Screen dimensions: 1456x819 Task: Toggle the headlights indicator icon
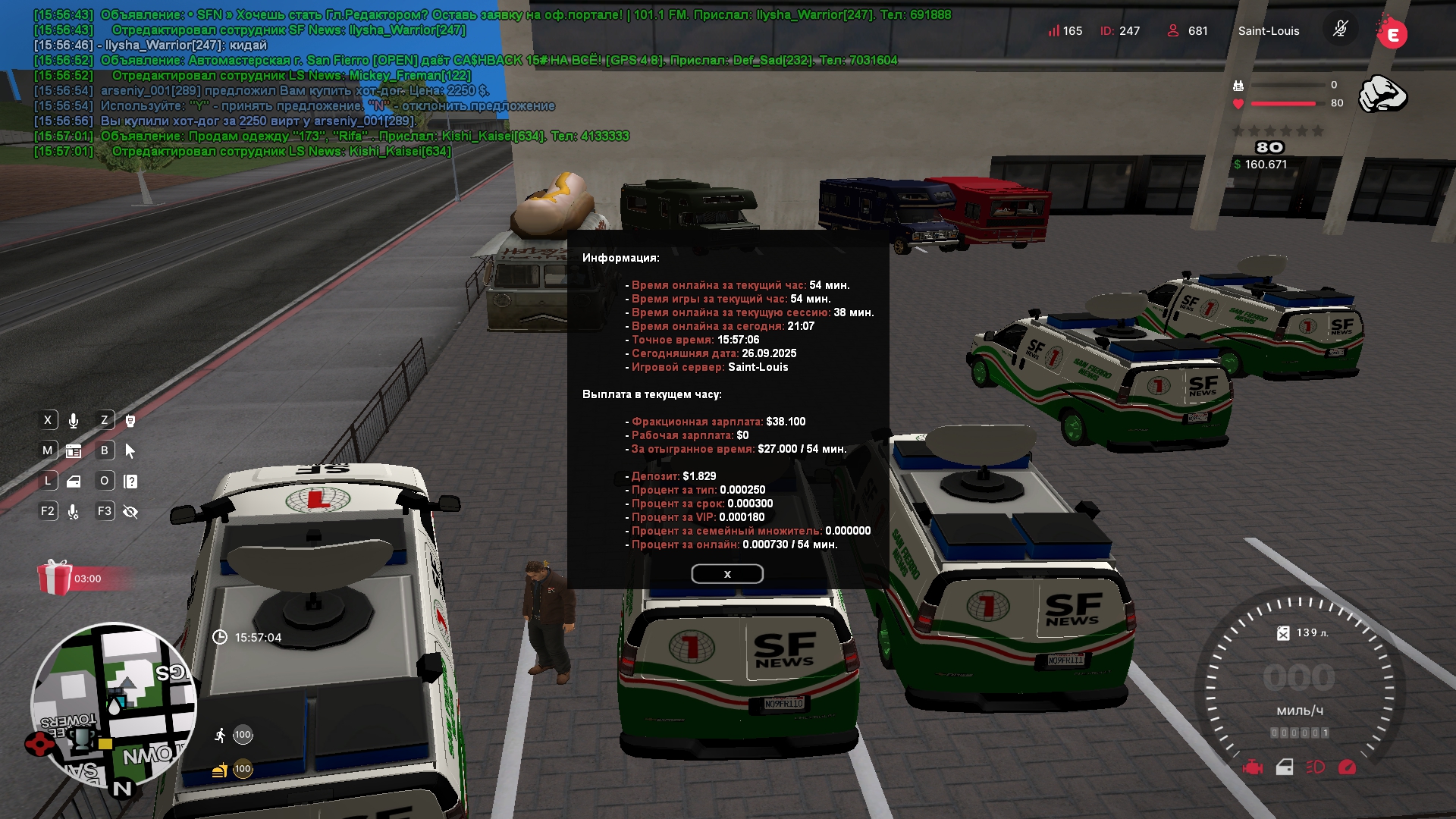(1315, 767)
